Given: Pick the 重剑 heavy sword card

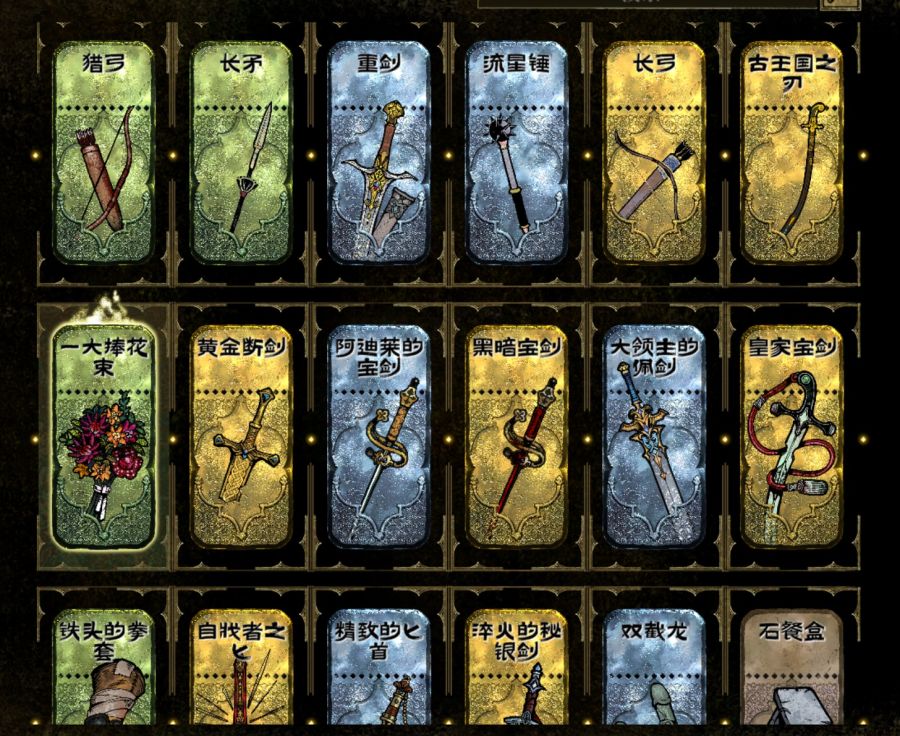Looking at the screenshot, I should [379, 152].
